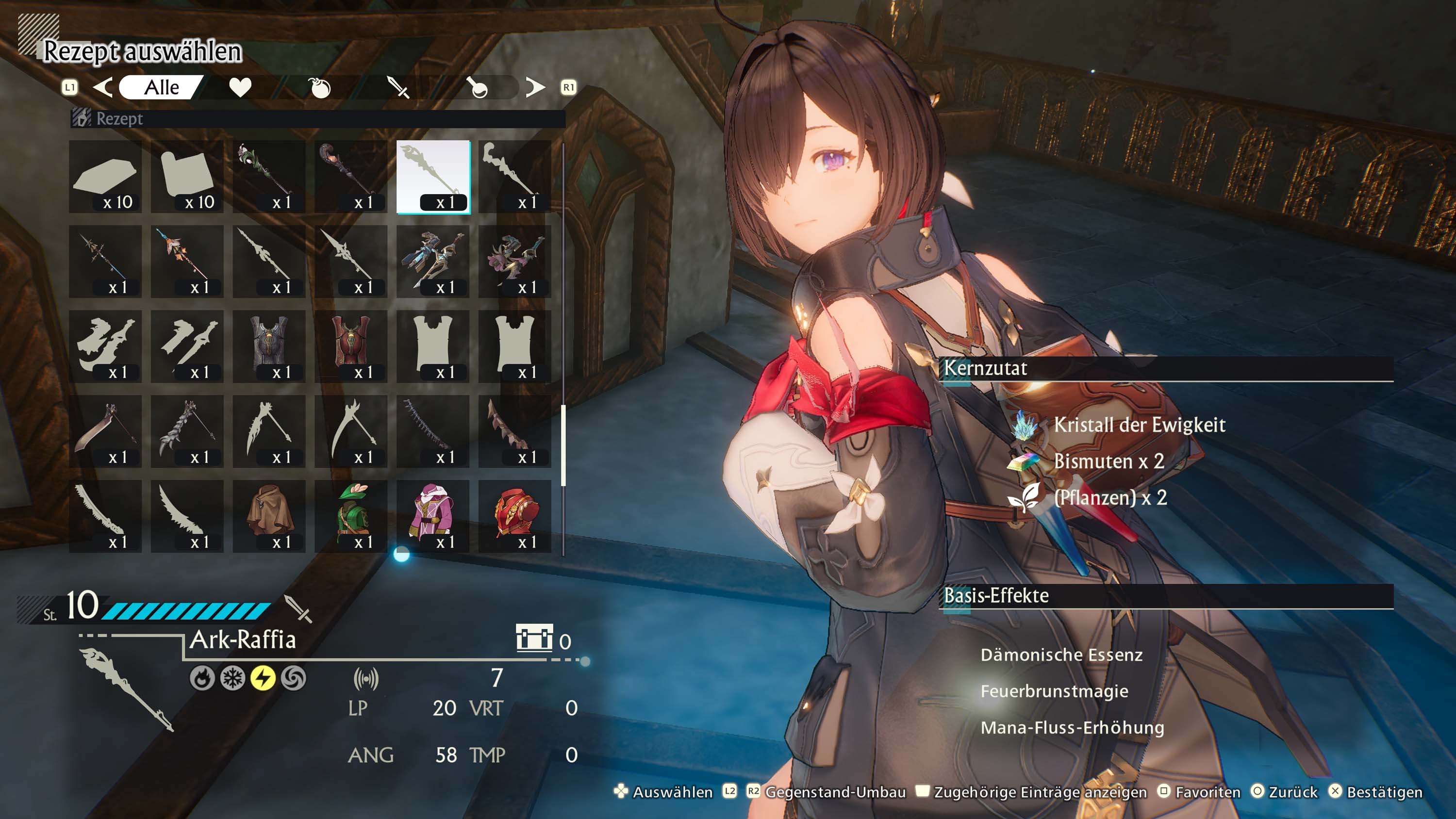The width and height of the screenshot is (1456, 819).
Task: Open the bomb category tab
Action: (x=319, y=88)
